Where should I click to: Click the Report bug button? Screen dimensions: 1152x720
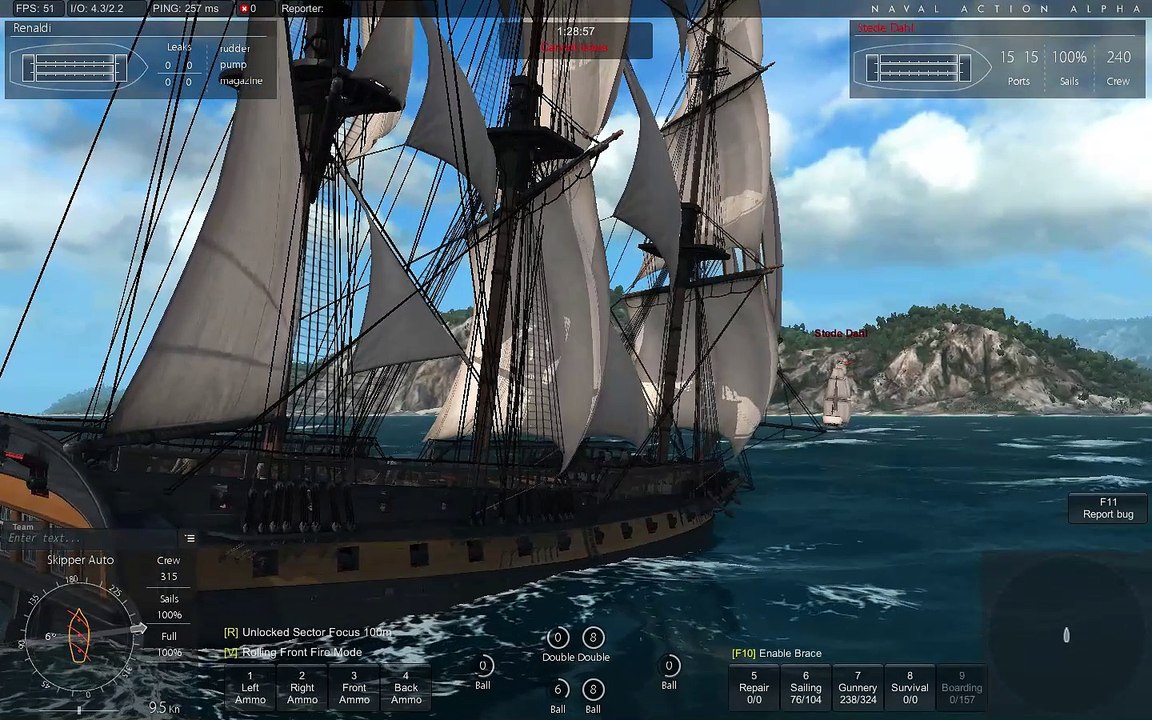click(x=1108, y=508)
